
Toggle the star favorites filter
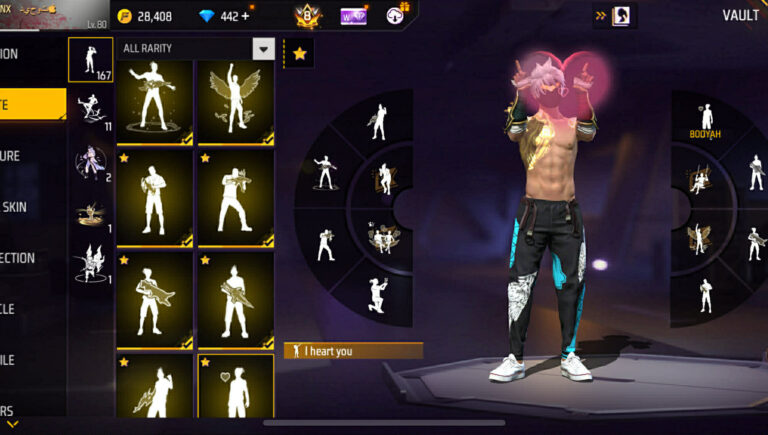pos(299,53)
